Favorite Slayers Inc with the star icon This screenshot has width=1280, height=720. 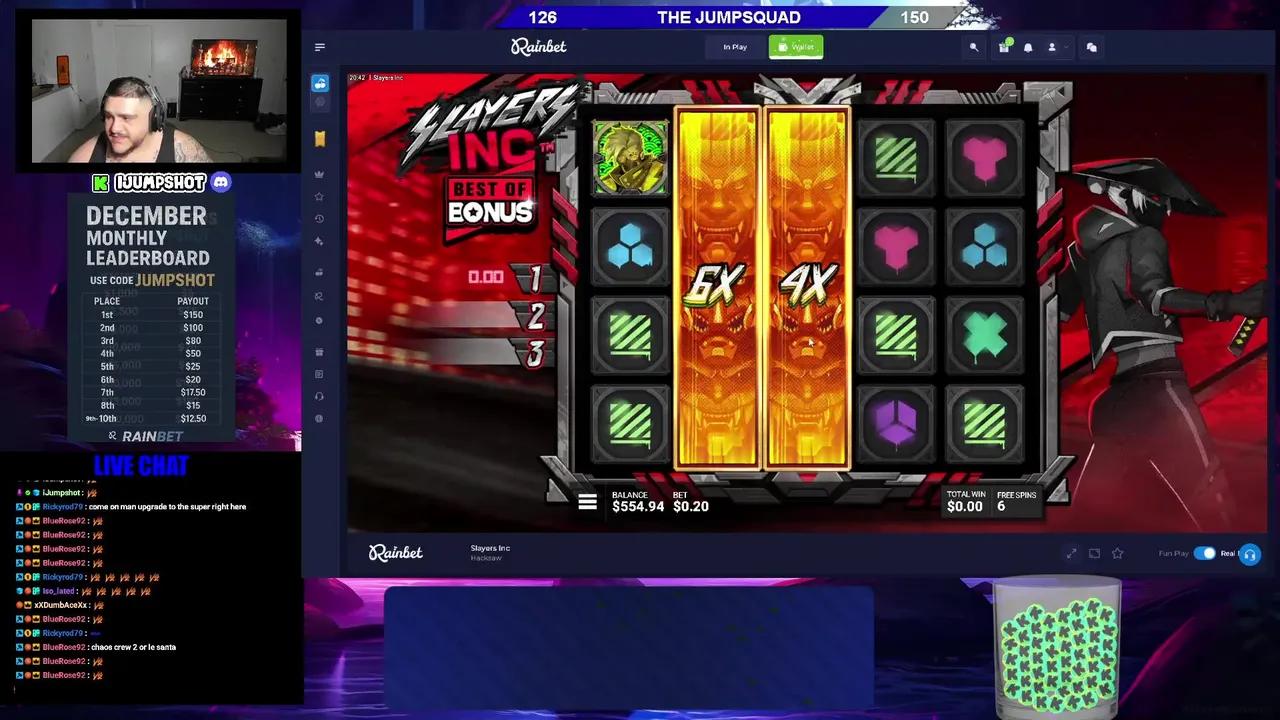tap(1117, 553)
